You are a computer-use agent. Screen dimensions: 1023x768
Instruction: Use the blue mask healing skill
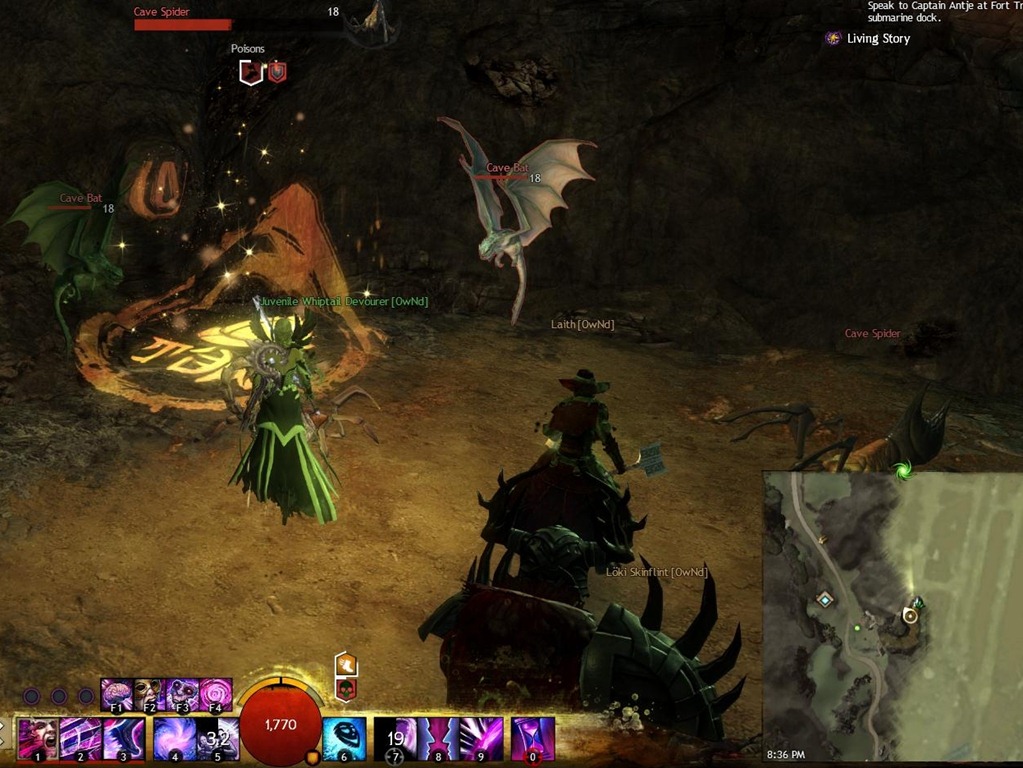pyautogui.click(x=344, y=739)
